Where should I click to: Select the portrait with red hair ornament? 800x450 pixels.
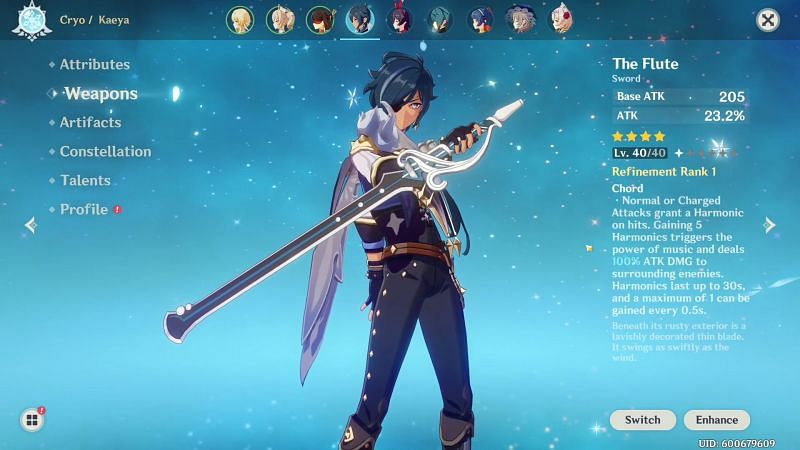(562, 19)
